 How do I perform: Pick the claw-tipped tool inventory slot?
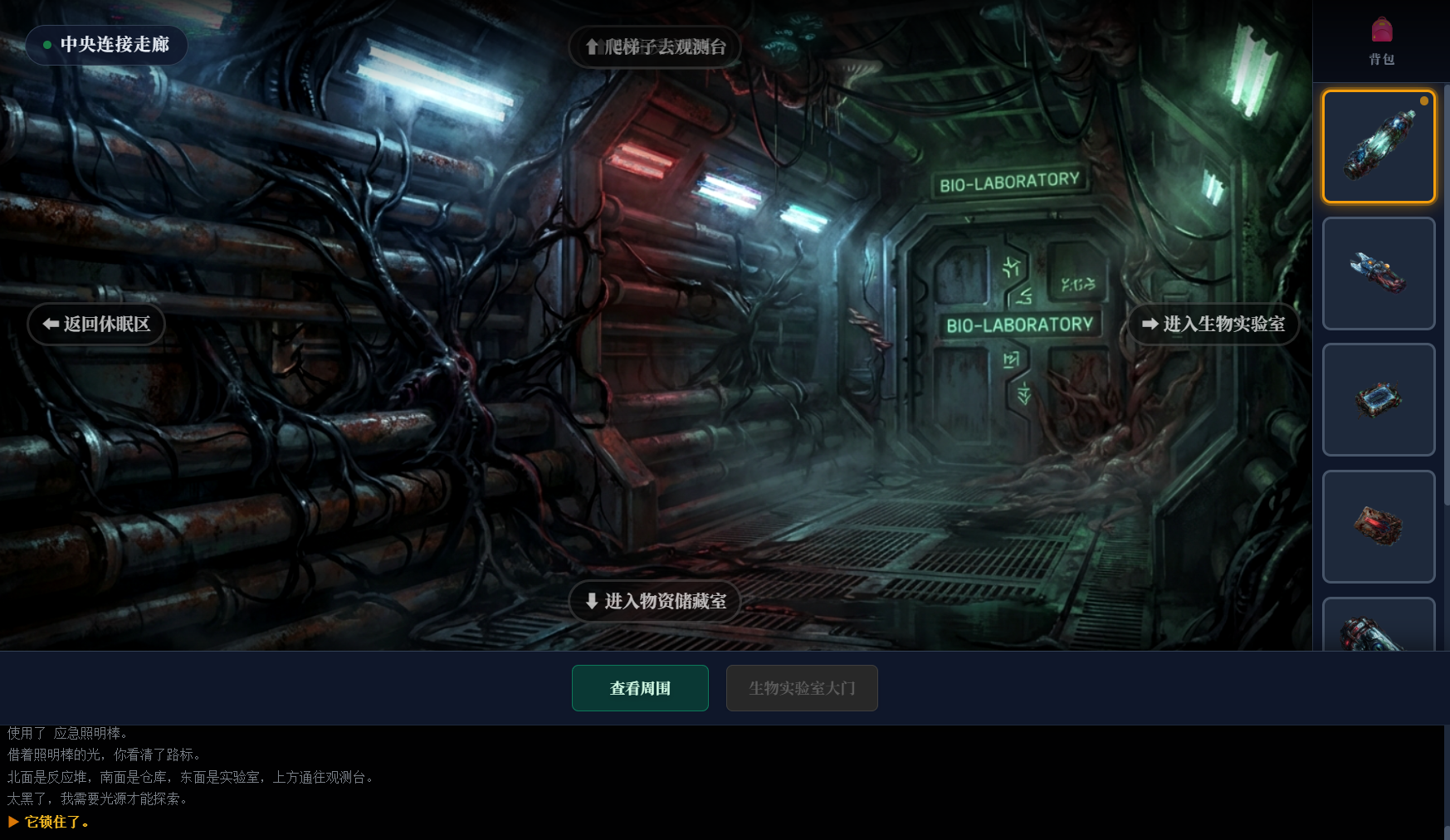coord(1379,273)
